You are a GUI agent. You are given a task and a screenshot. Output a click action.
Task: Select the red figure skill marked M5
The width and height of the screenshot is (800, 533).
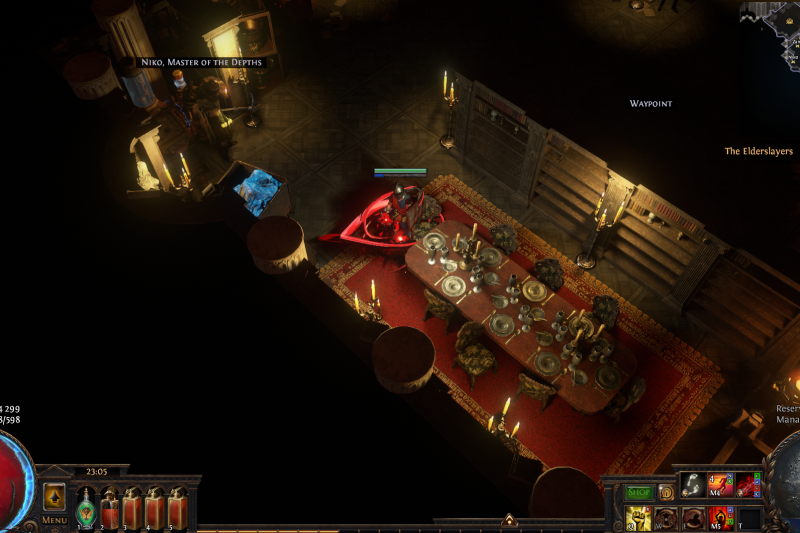(x=720, y=517)
